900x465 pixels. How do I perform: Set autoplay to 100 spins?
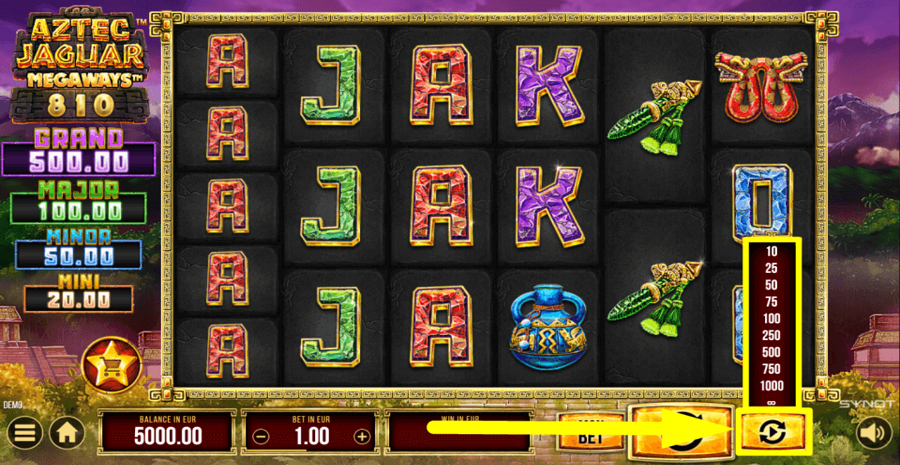click(771, 318)
